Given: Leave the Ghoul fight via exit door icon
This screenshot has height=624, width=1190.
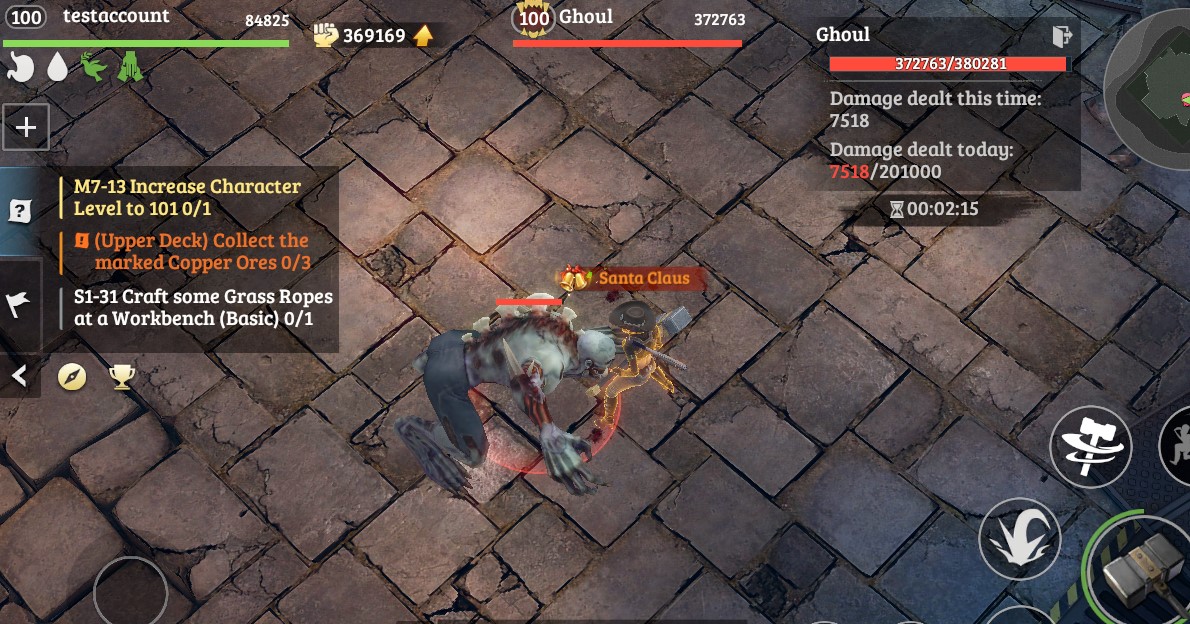Looking at the screenshot, I should [1062, 37].
